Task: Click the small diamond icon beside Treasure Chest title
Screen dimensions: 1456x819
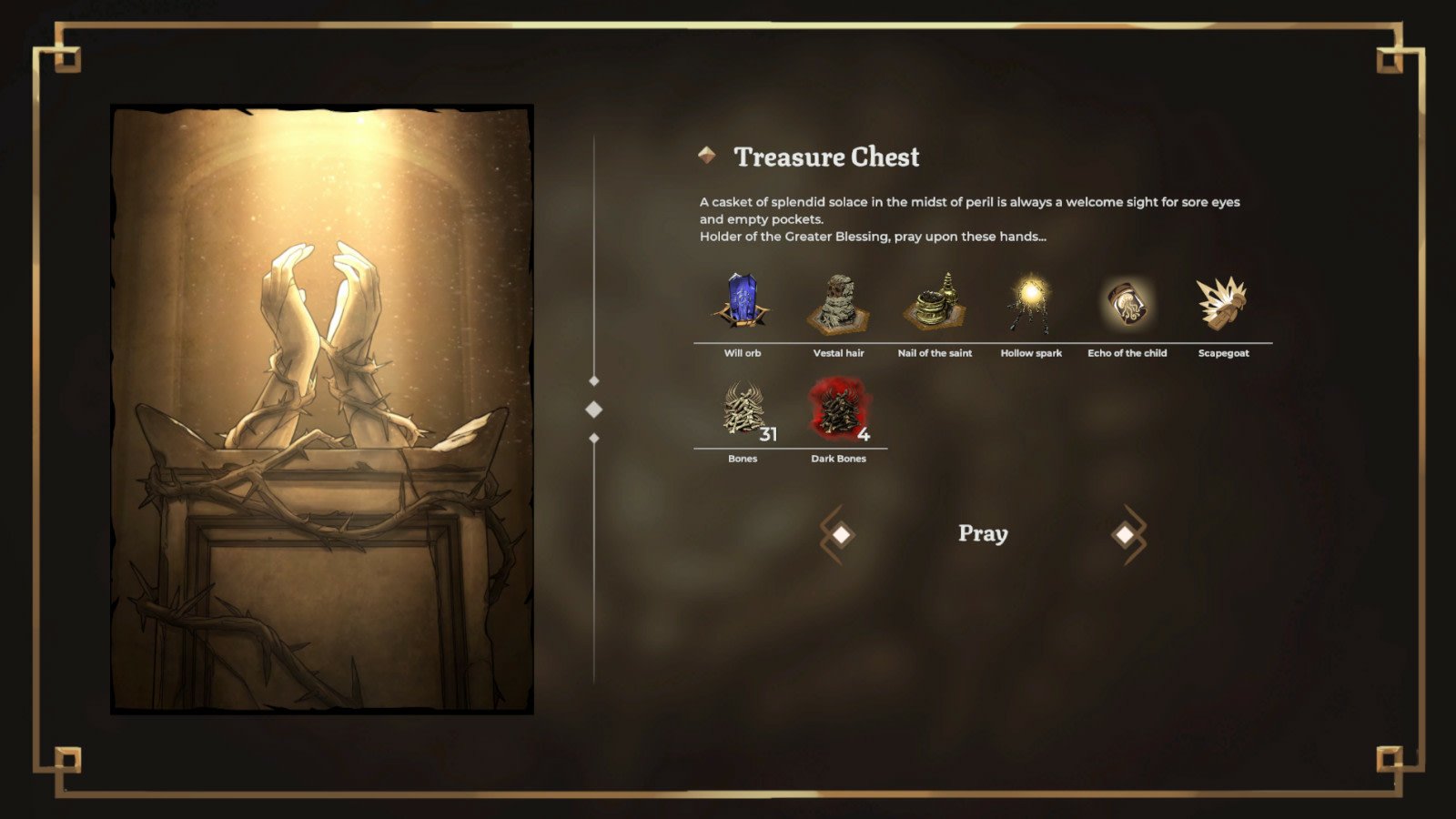Action: click(x=706, y=155)
